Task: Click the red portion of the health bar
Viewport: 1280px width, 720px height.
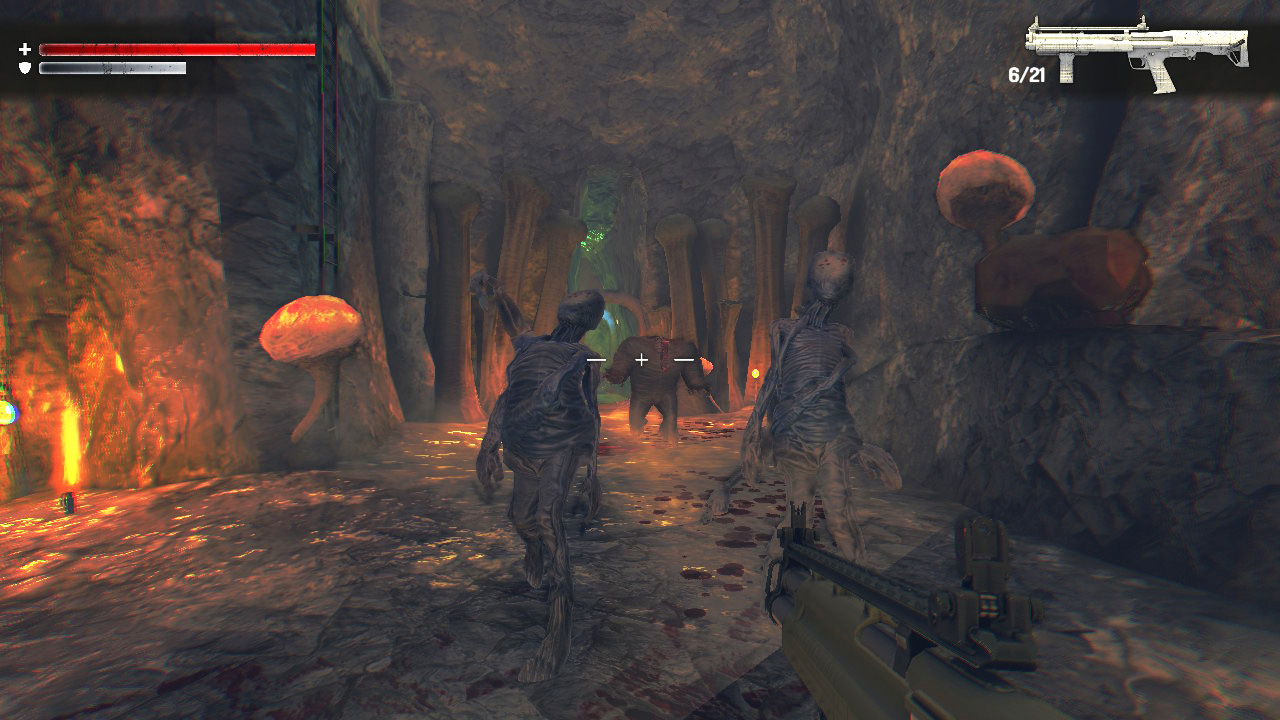Action: pos(175,48)
